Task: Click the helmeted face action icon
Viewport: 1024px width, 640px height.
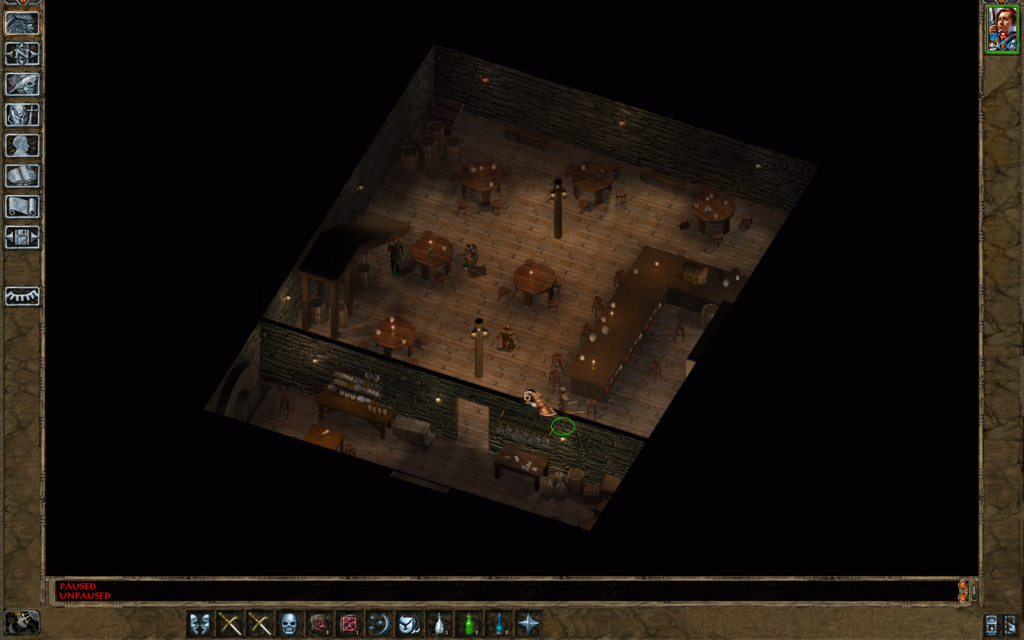Action: [x=408, y=624]
